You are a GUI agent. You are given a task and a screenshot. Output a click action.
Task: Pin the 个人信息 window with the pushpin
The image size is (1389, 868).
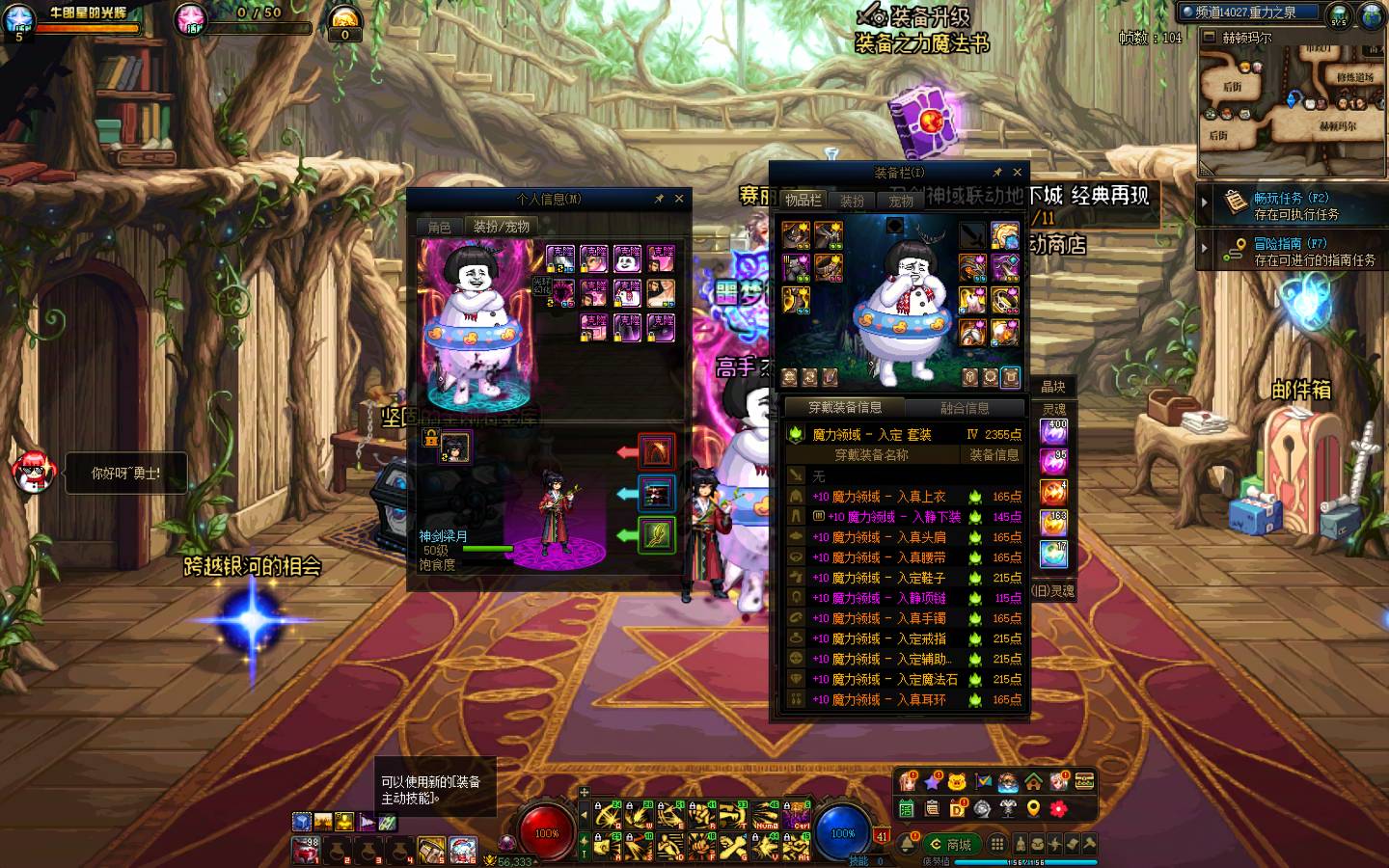[x=659, y=199]
